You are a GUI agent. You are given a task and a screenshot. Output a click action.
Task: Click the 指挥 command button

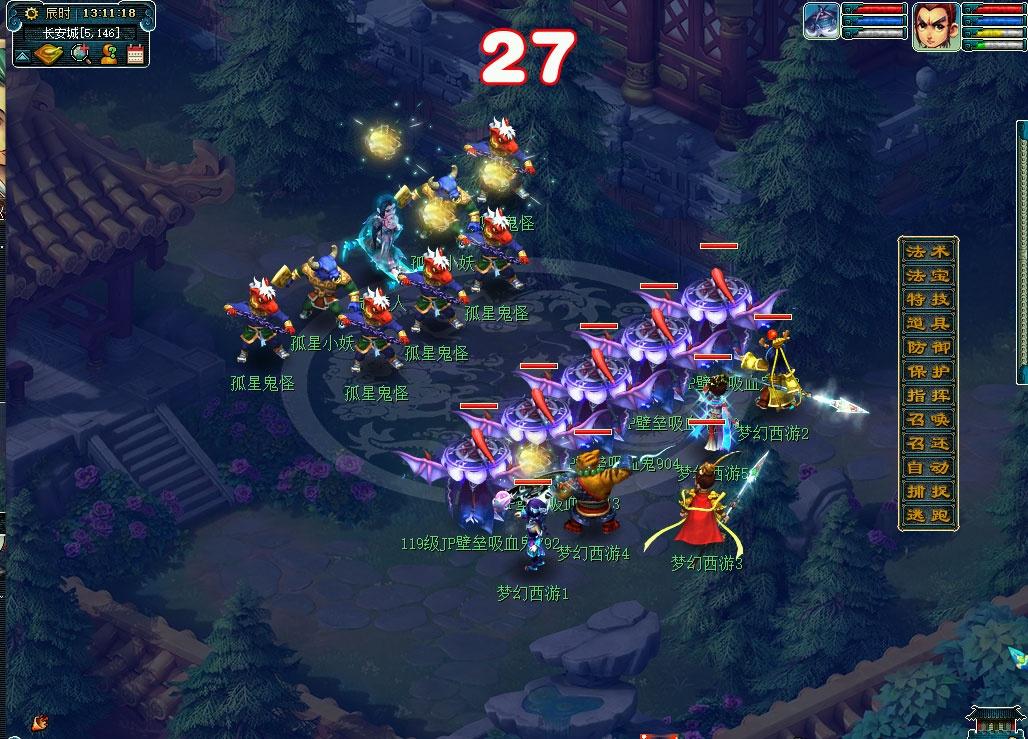[x=927, y=395]
